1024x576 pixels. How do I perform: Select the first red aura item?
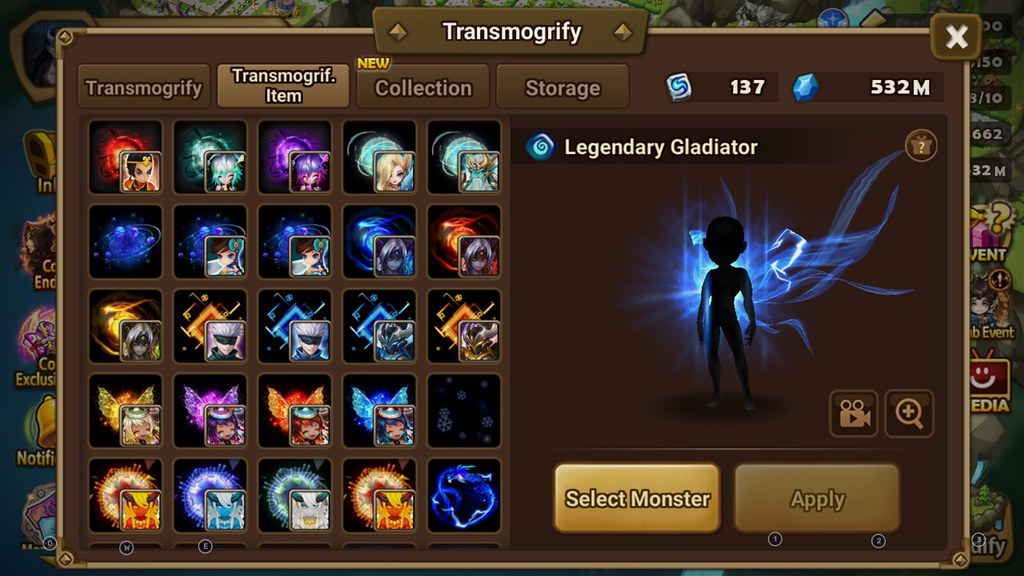click(125, 157)
